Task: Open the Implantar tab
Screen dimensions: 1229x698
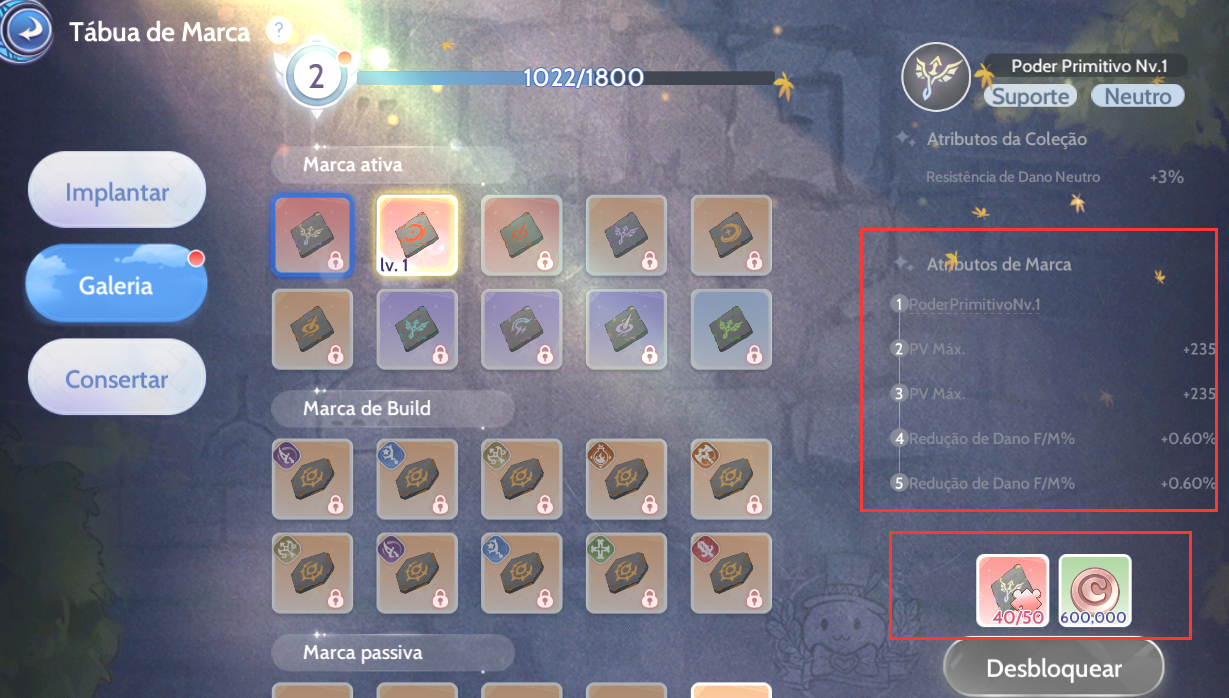Action: tap(117, 191)
